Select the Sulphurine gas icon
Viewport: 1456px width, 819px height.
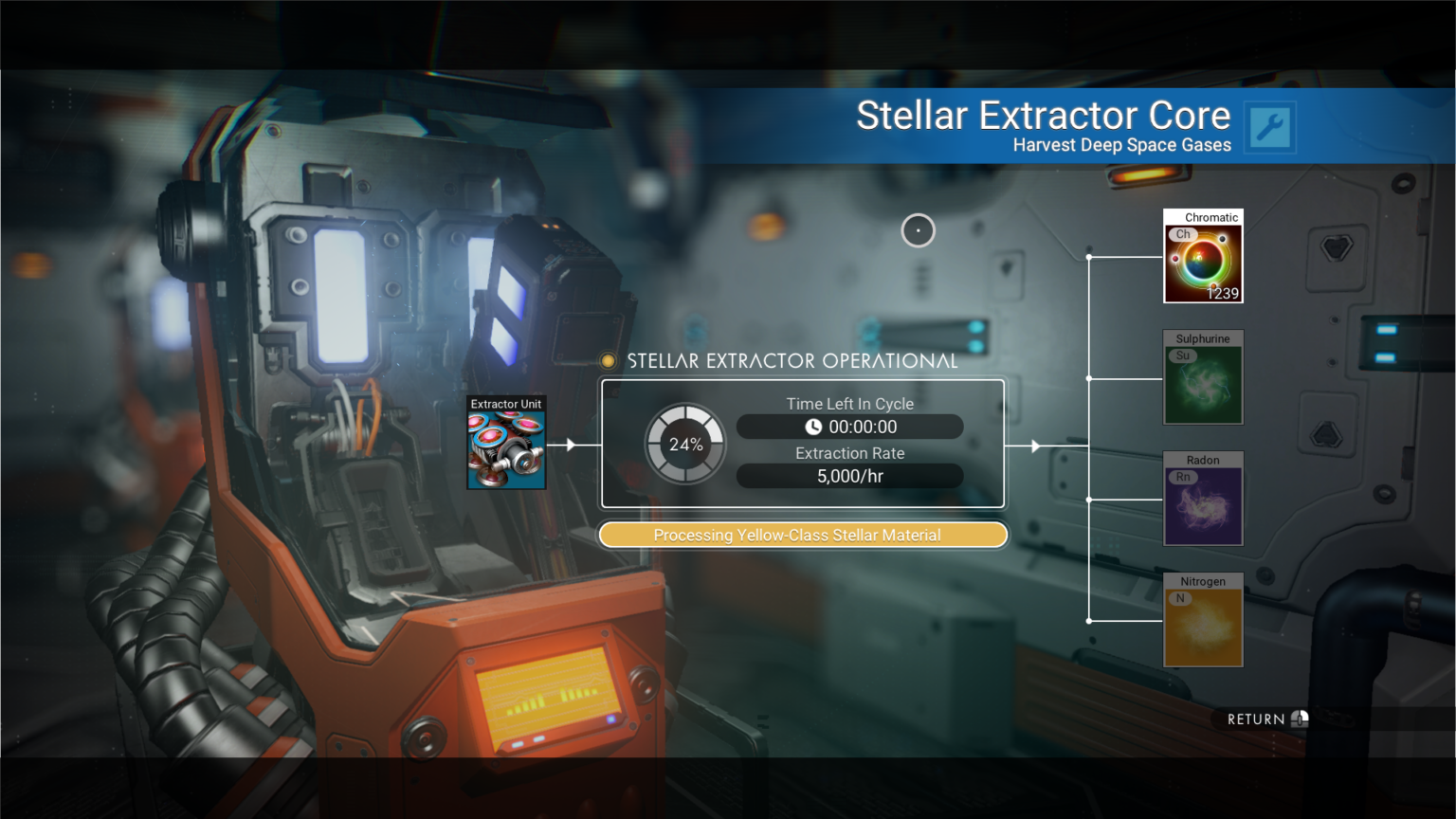(1203, 378)
